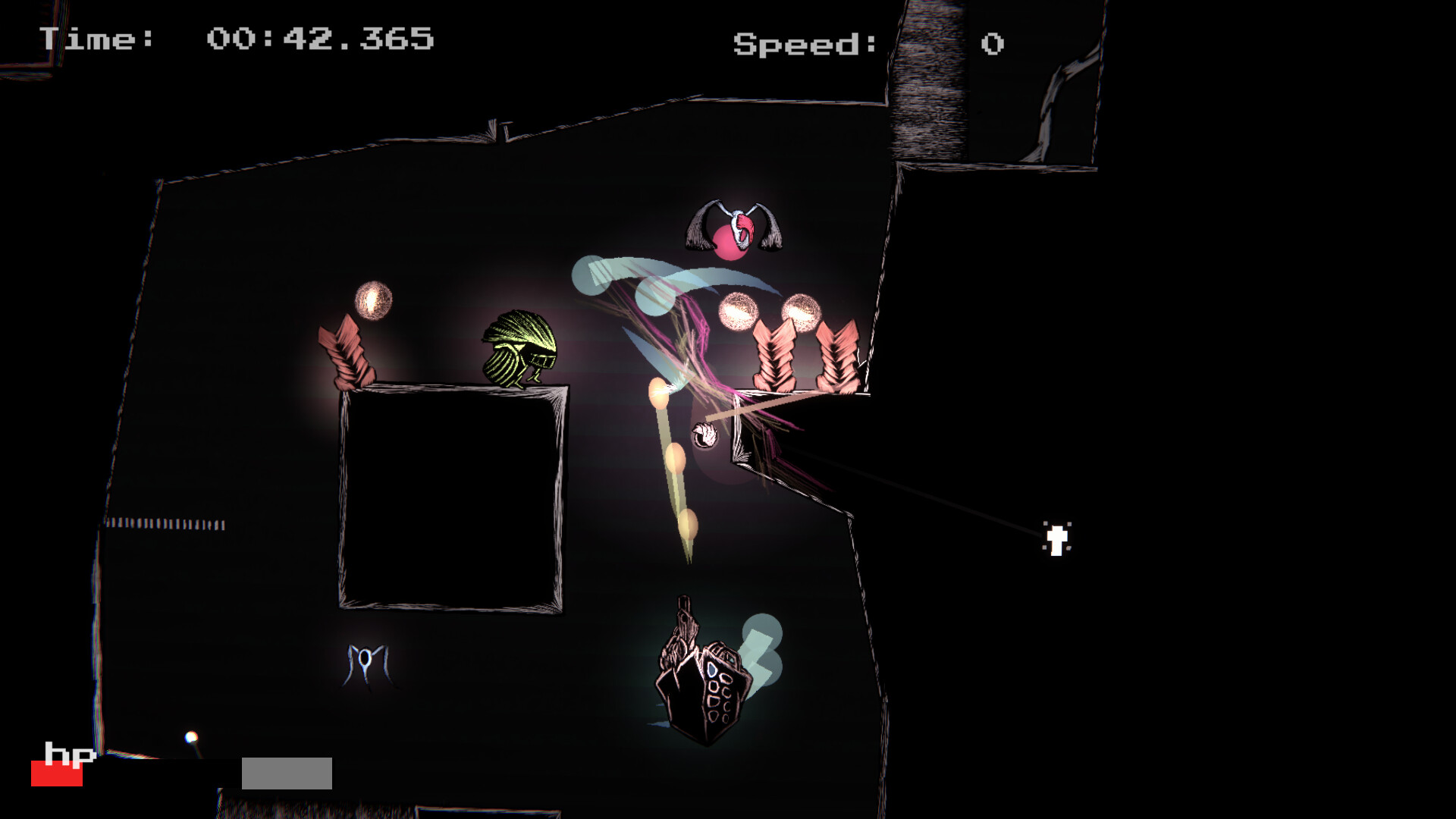This screenshot has height=819, width=1456.
Task: Click the red hp indicator square
Action: click(x=57, y=773)
